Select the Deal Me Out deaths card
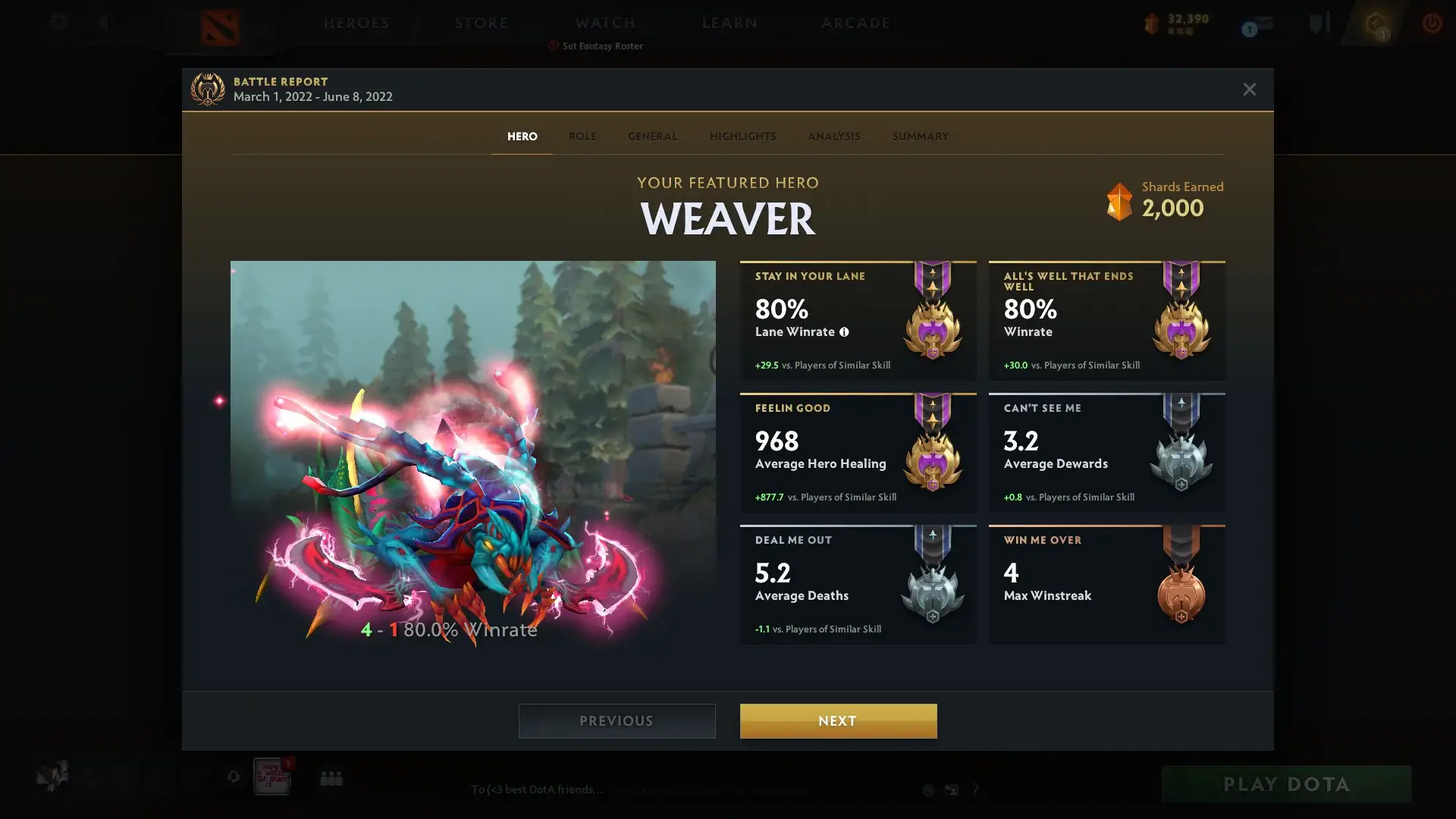 [858, 585]
